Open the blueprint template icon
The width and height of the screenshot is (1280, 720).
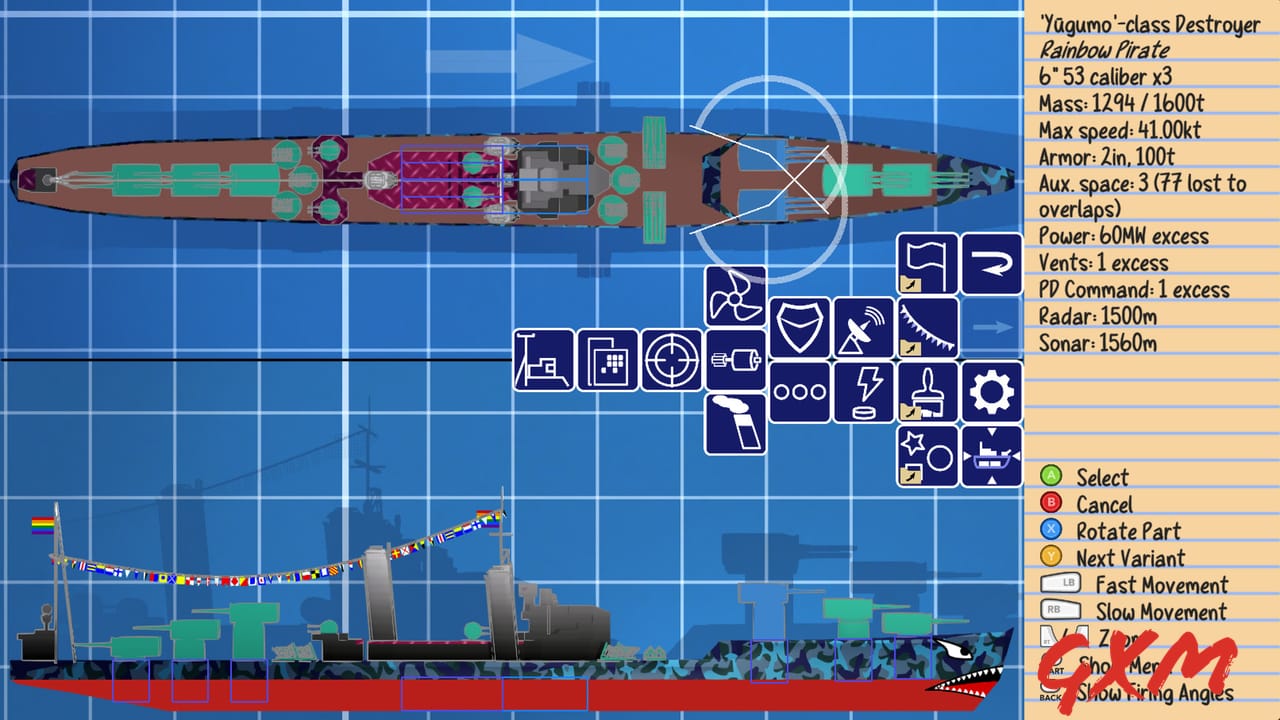coord(607,361)
